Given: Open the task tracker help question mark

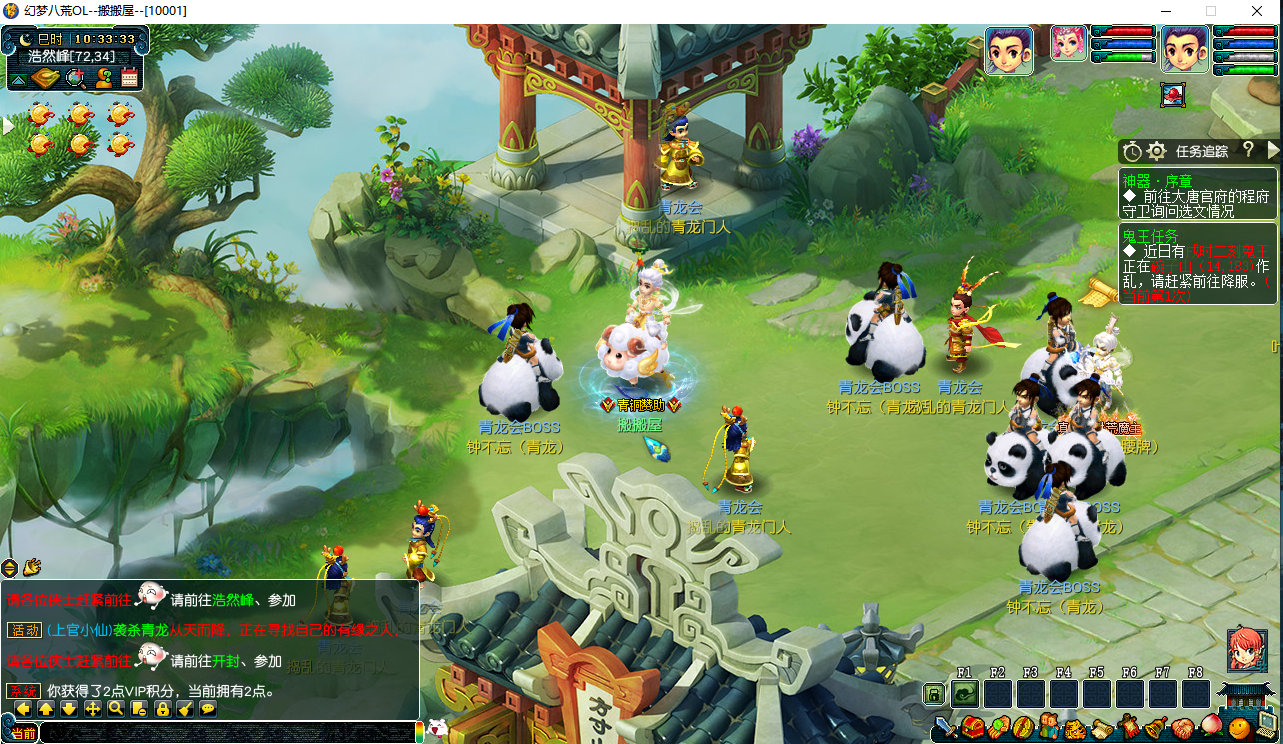Looking at the screenshot, I should [1248, 151].
